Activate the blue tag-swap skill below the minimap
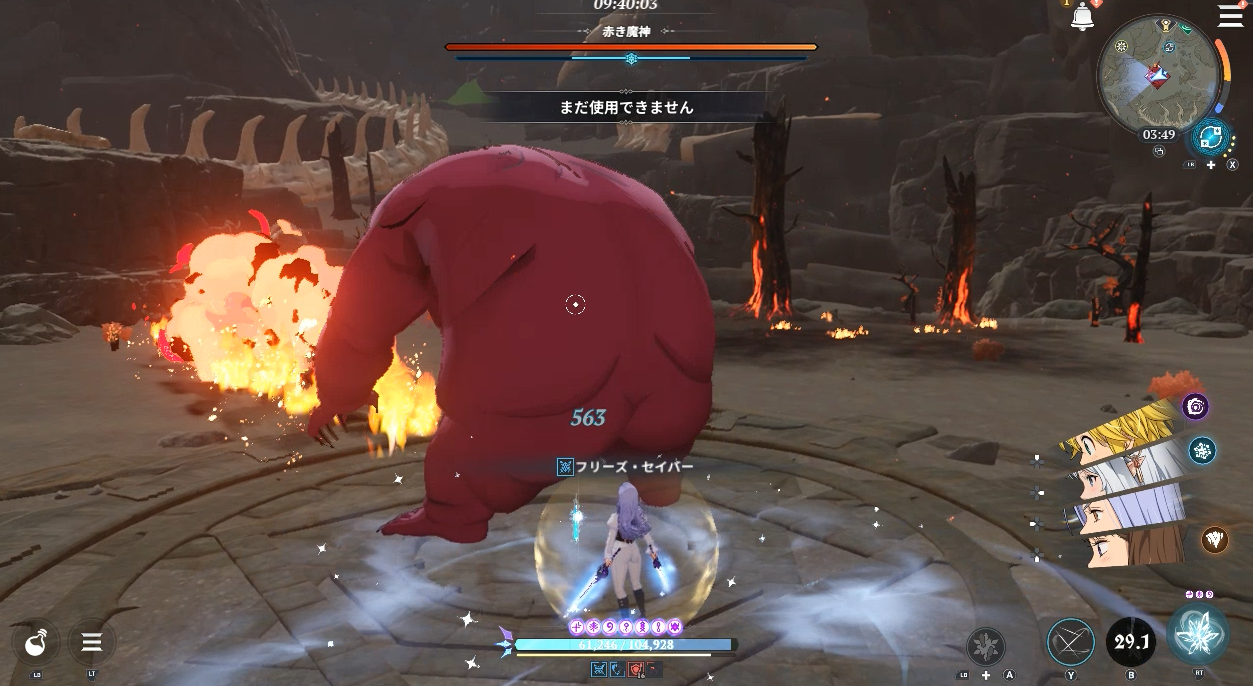 pos(1211,136)
